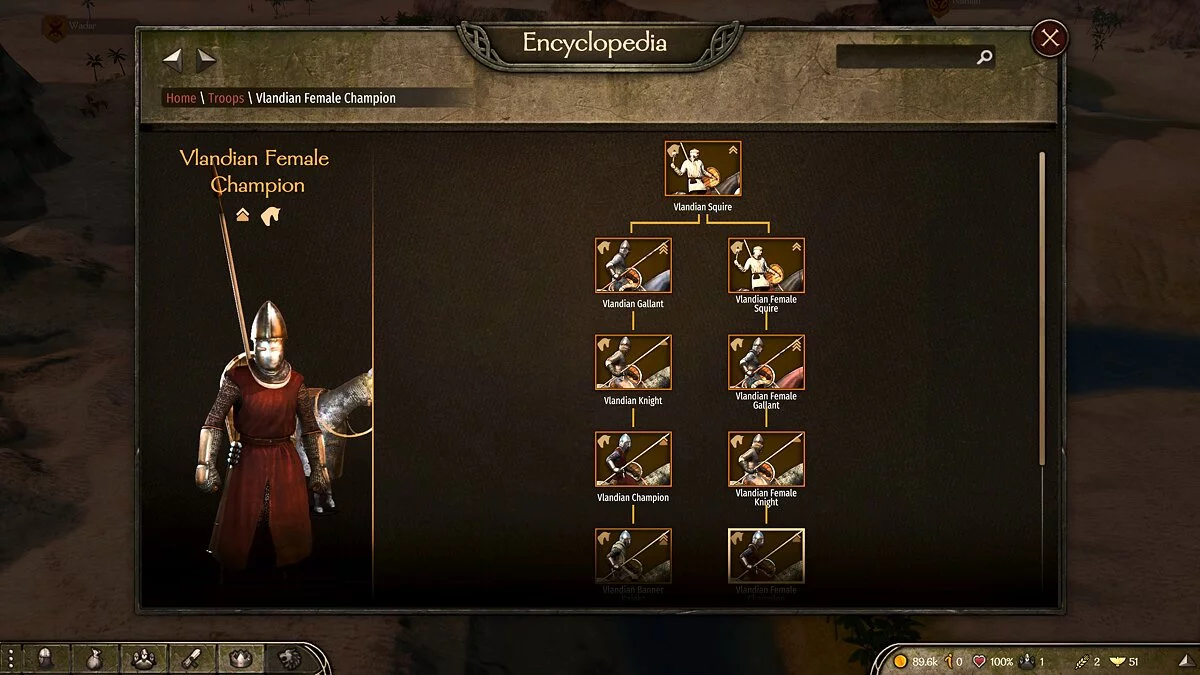1200x675 pixels.
Task: Open the Troops breadcrumb link
Action: coord(226,98)
